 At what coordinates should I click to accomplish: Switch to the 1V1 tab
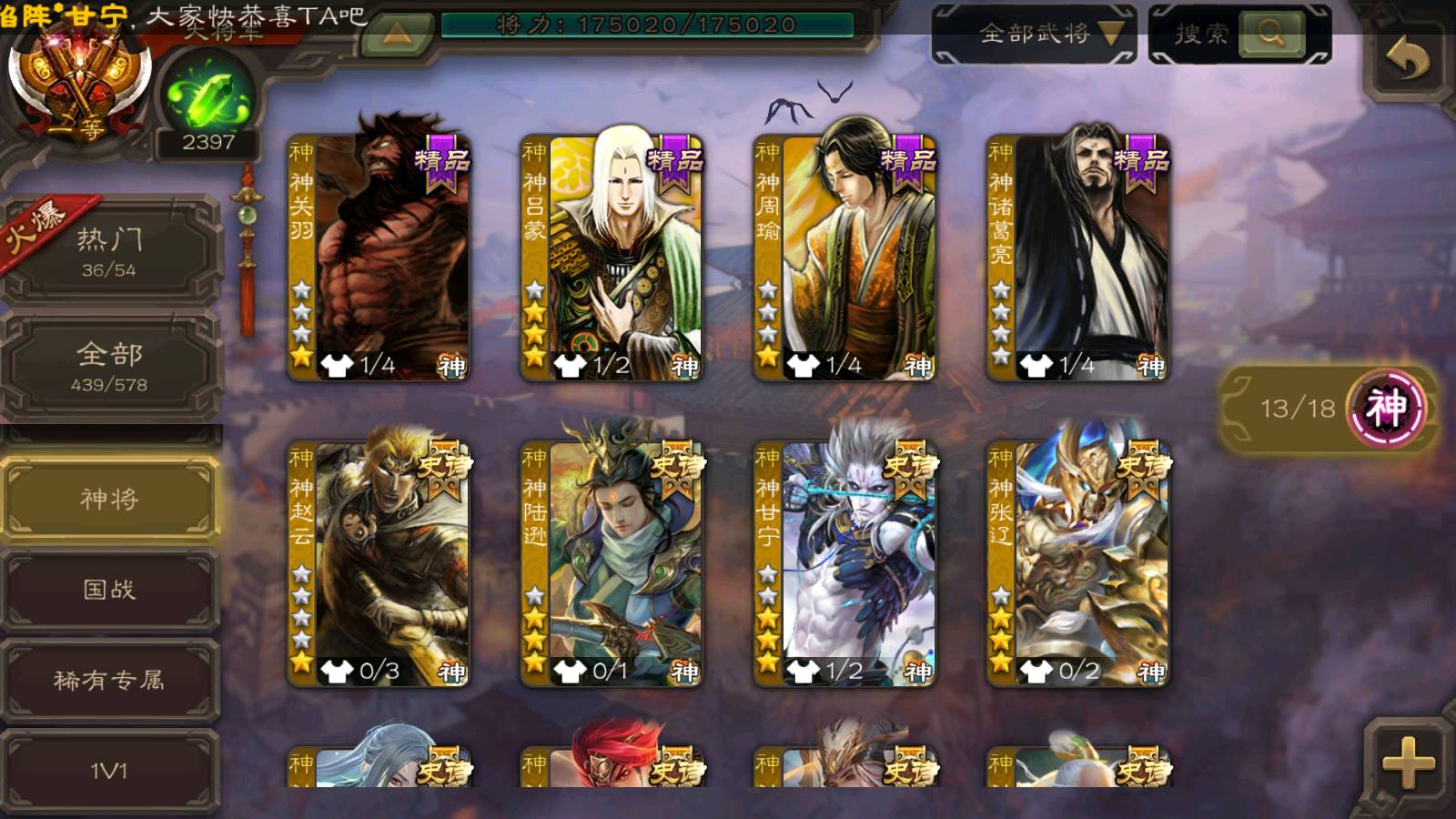(x=109, y=771)
